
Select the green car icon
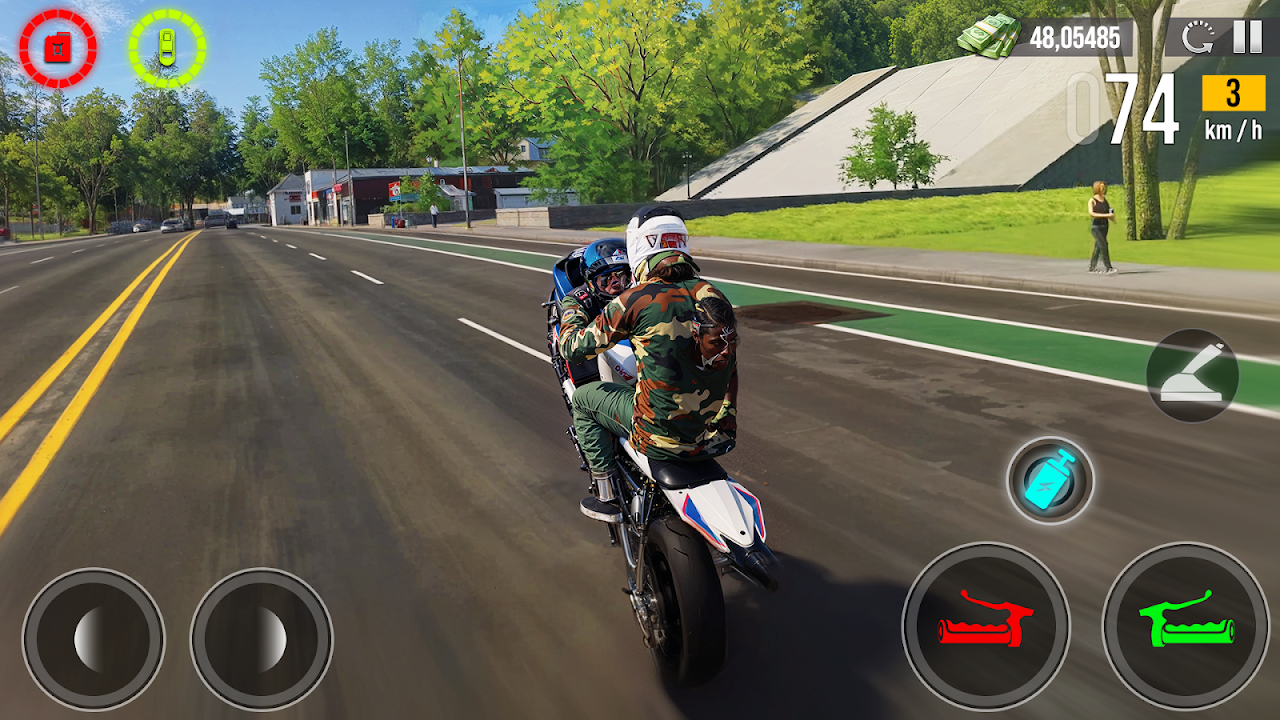[167, 48]
